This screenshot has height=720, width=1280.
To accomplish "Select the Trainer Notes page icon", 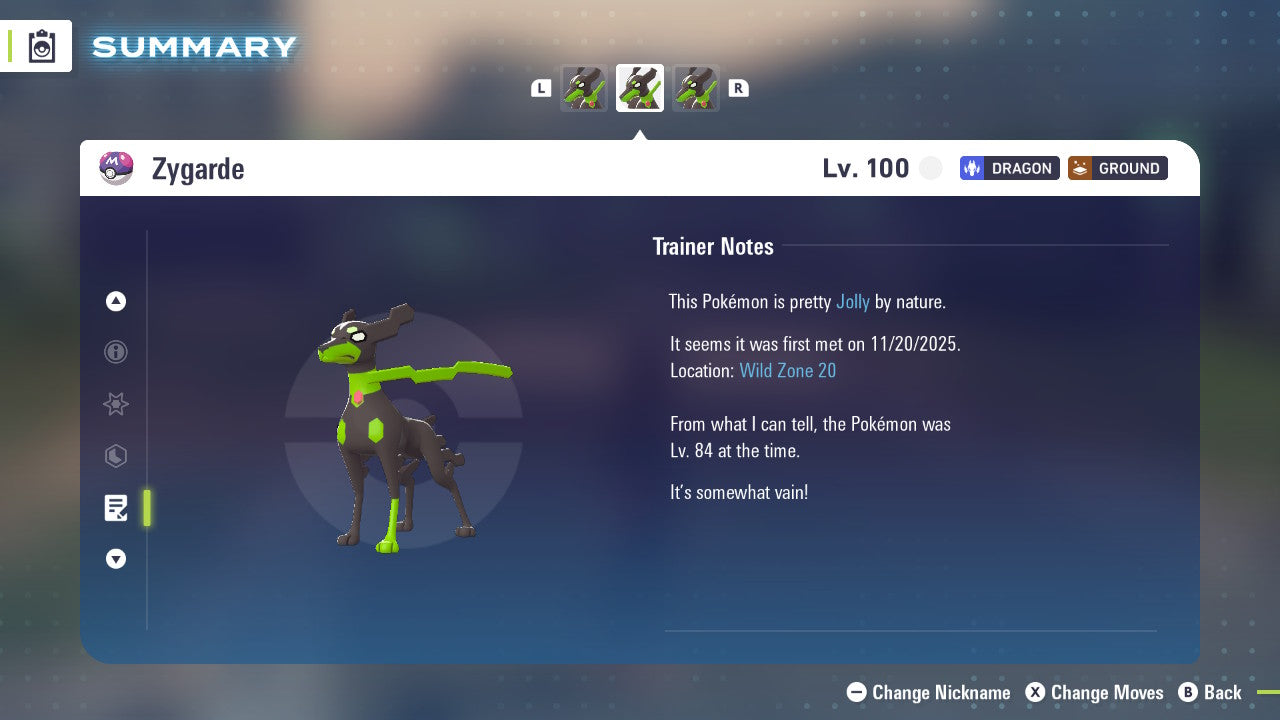I will point(116,508).
